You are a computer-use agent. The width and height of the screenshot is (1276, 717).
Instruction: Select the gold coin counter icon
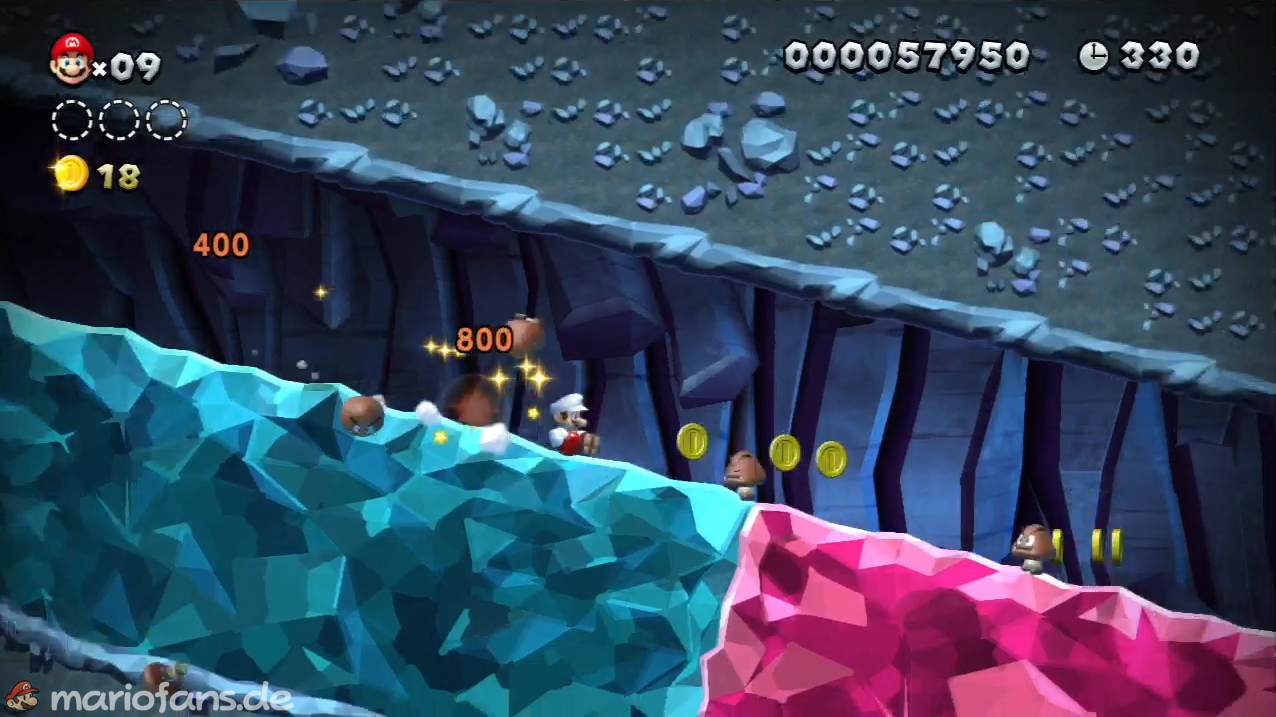click(71, 175)
